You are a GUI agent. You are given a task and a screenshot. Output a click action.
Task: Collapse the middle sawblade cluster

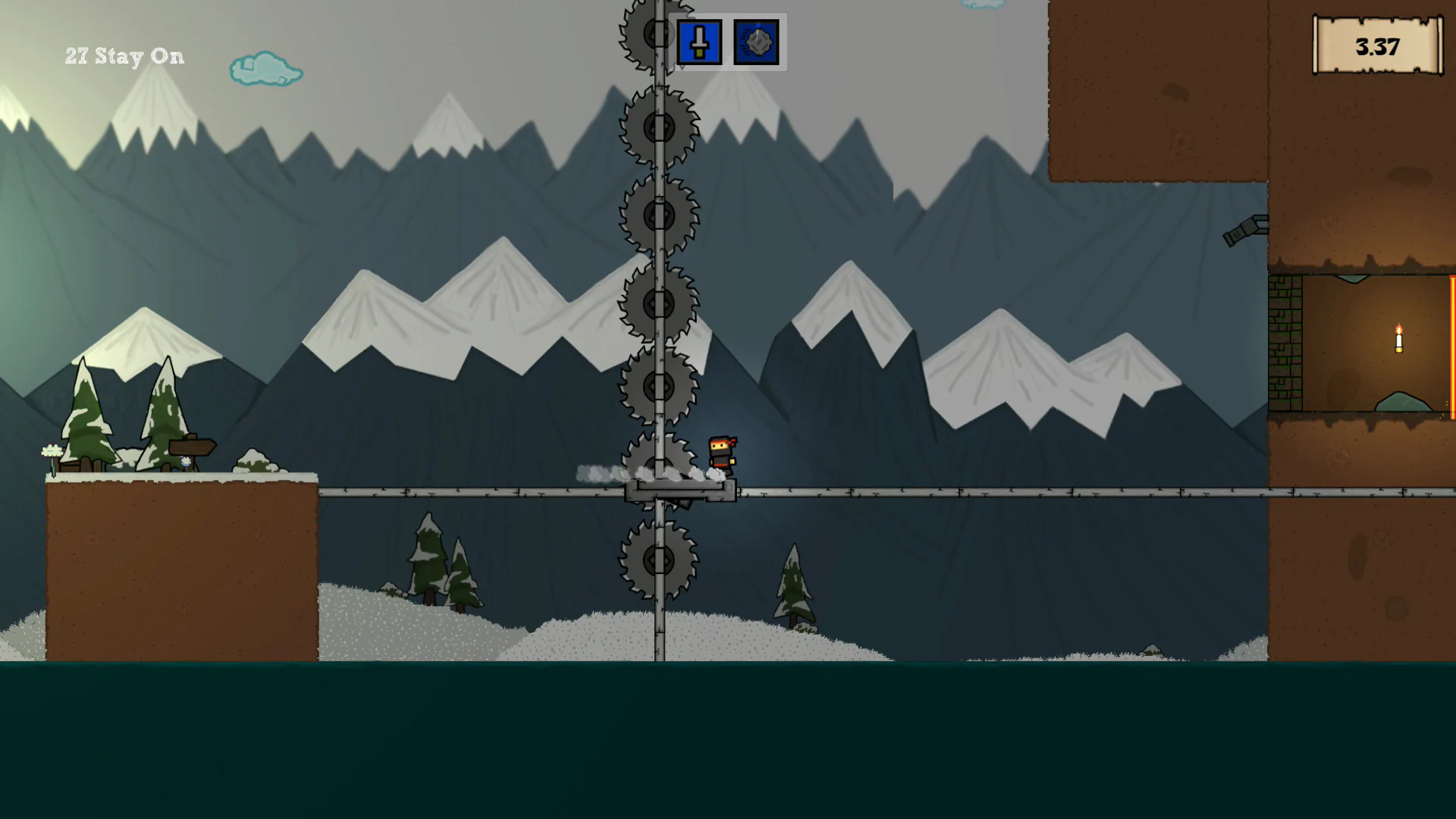click(x=658, y=303)
